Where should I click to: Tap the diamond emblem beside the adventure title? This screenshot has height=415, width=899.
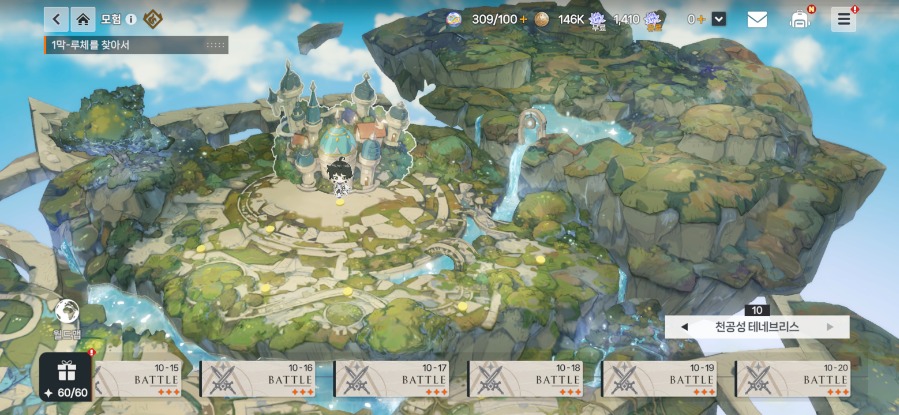tap(153, 19)
